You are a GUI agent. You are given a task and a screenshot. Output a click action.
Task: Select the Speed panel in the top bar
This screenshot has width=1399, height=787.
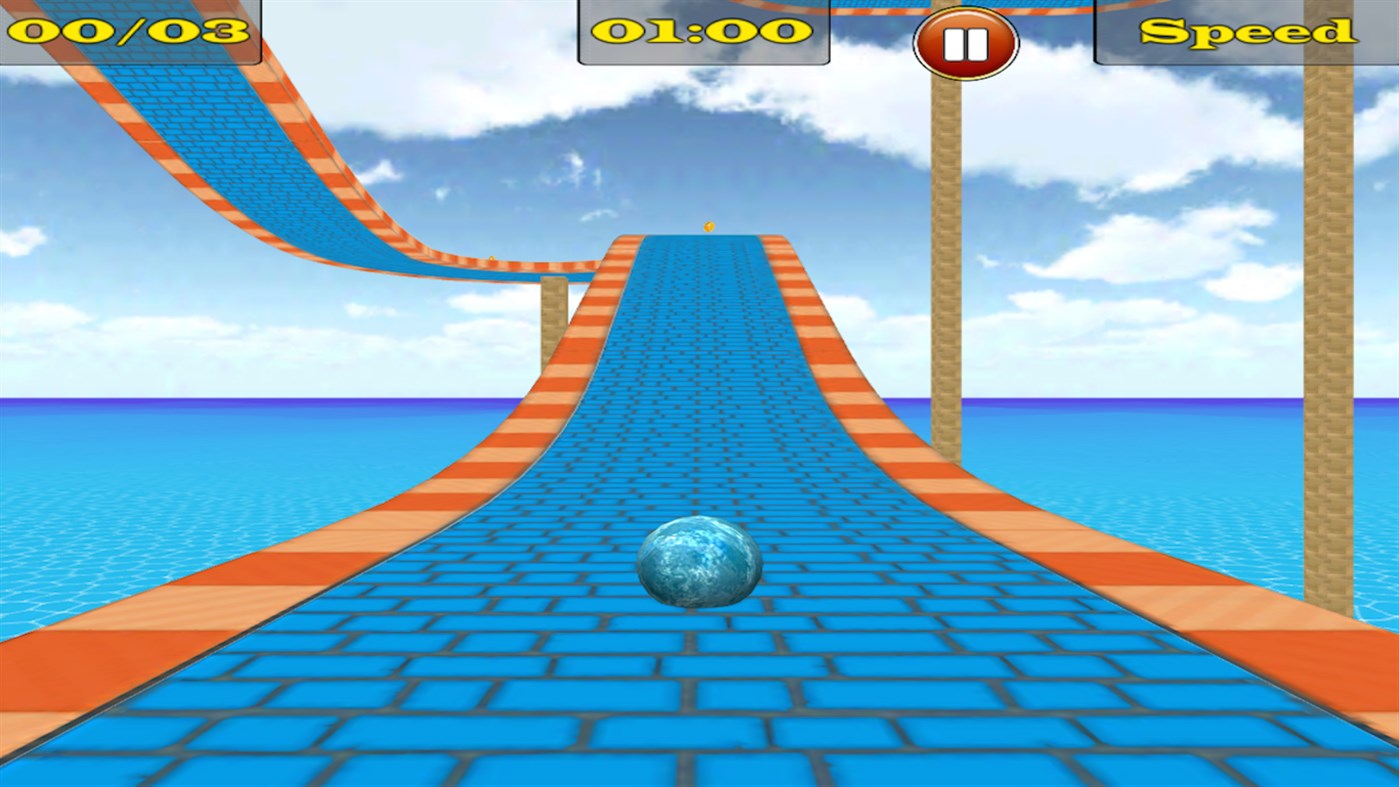(1245, 30)
